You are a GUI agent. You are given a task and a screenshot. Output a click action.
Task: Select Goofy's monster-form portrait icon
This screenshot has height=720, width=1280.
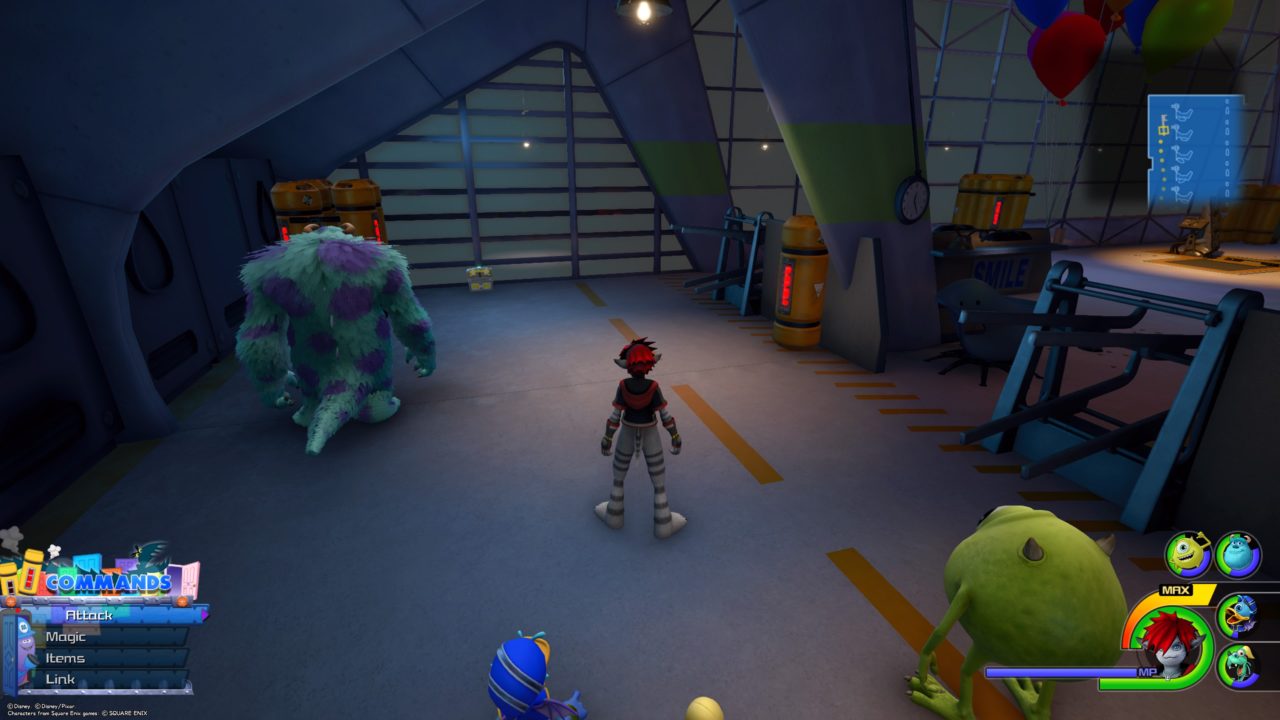pos(1238,665)
